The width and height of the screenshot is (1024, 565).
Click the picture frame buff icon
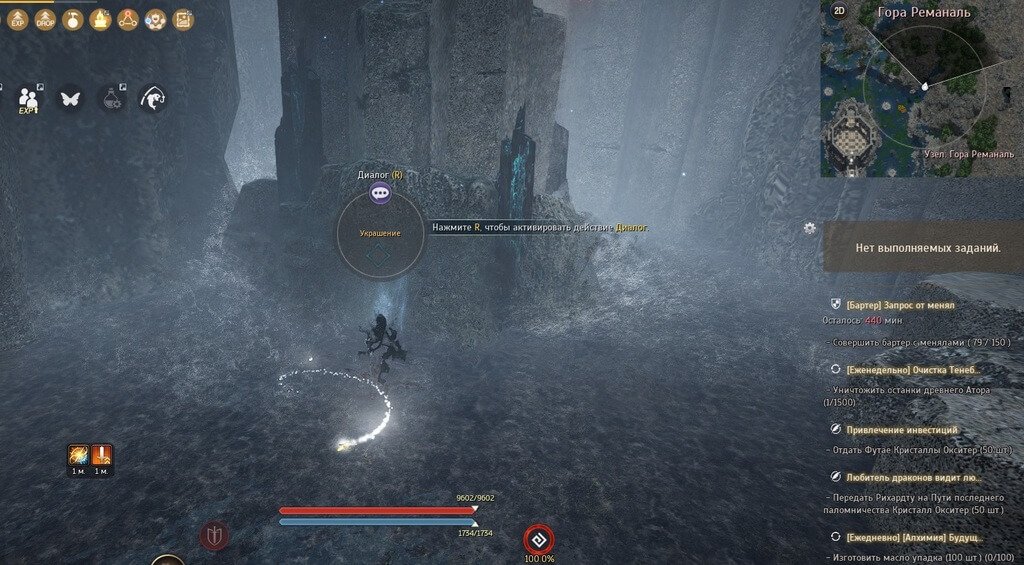(x=183, y=19)
